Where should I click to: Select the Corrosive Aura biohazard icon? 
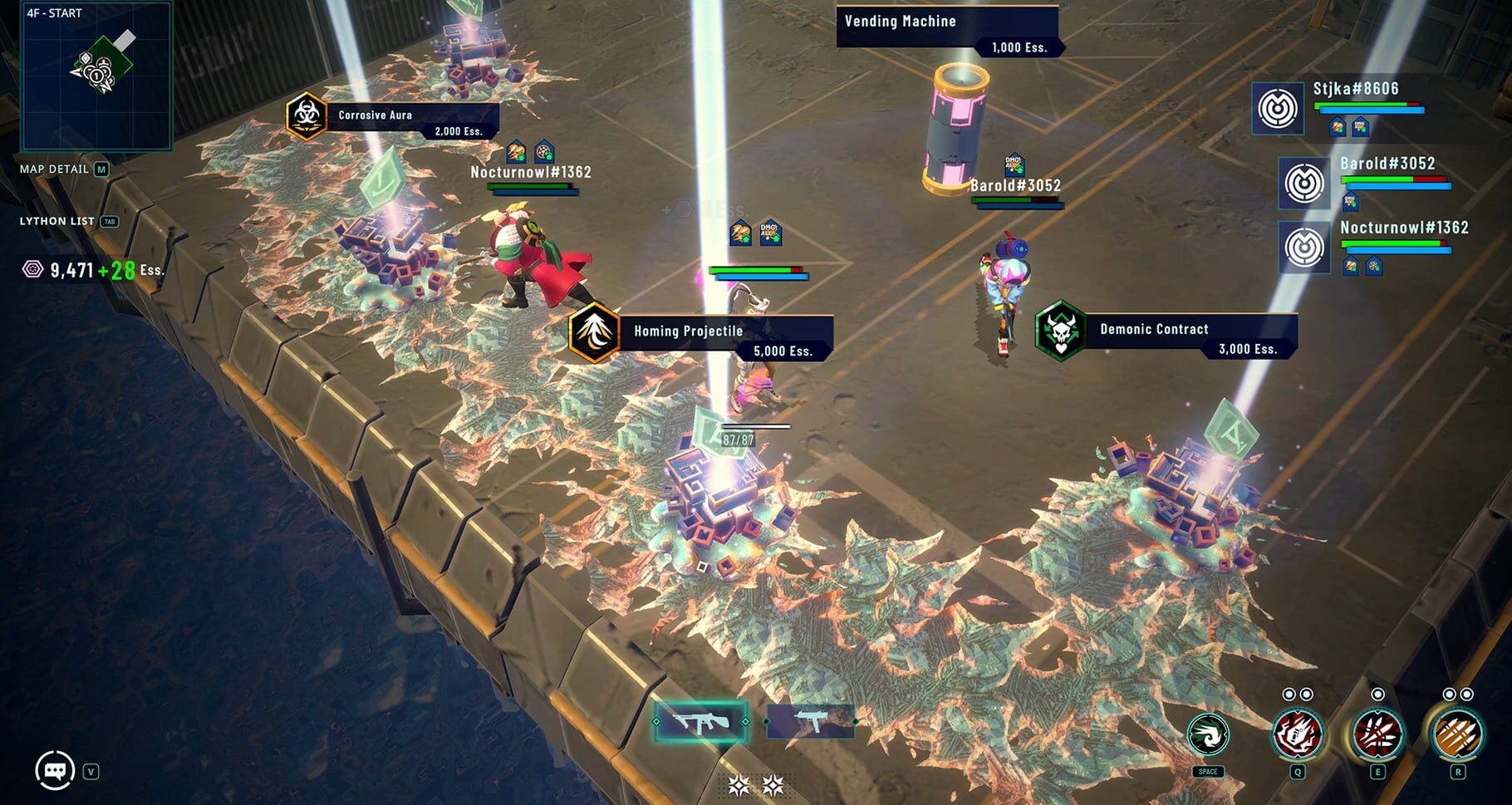click(305, 115)
